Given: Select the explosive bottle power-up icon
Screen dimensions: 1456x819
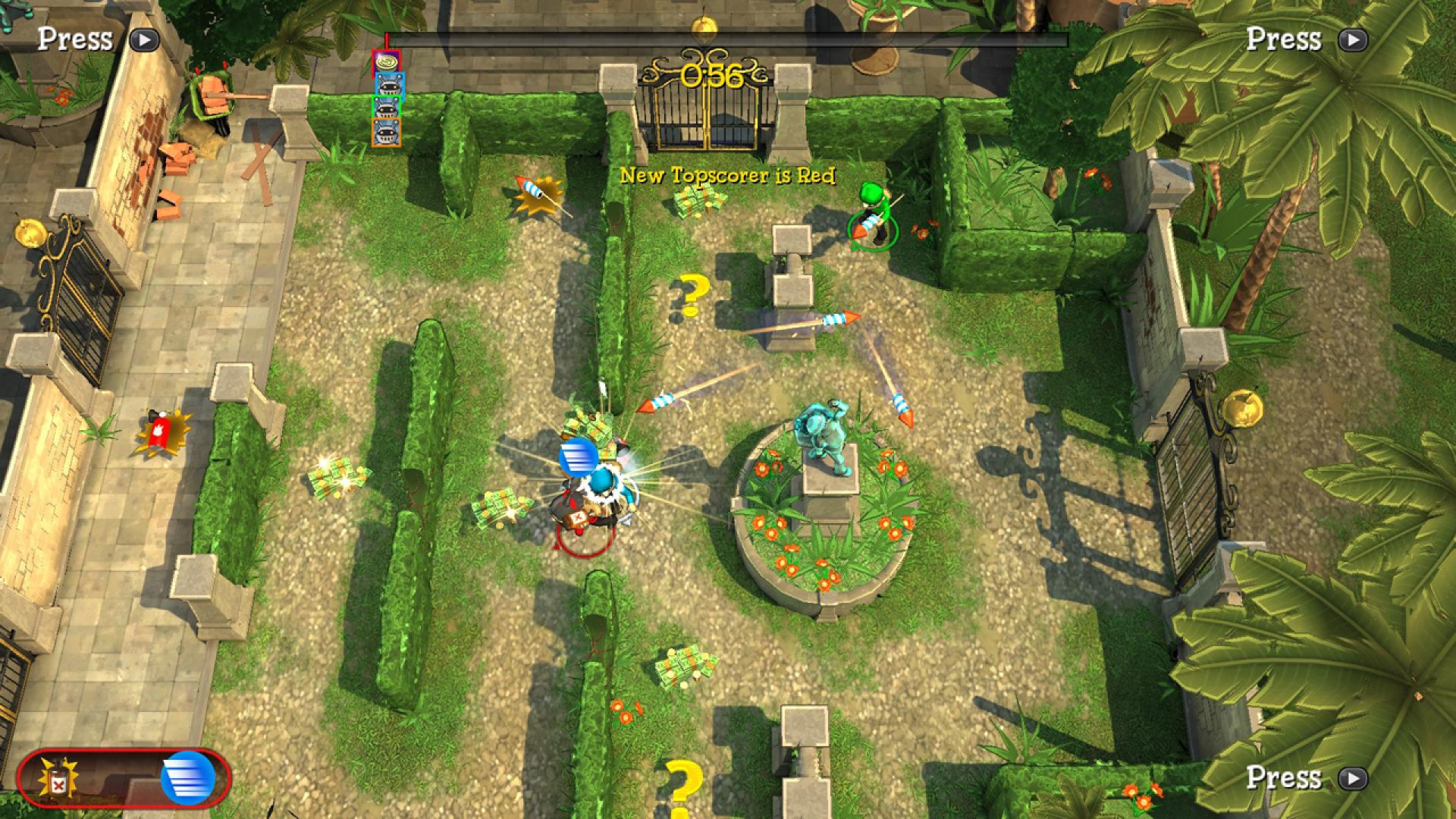Looking at the screenshot, I should point(57,778).
